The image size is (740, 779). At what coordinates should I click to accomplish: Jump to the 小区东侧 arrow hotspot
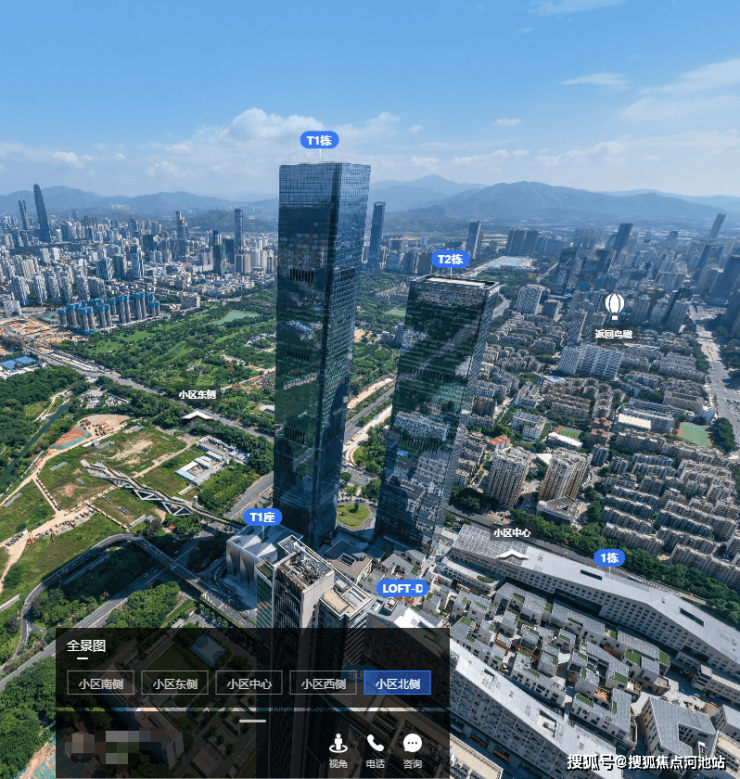click(x=198, y=411)
